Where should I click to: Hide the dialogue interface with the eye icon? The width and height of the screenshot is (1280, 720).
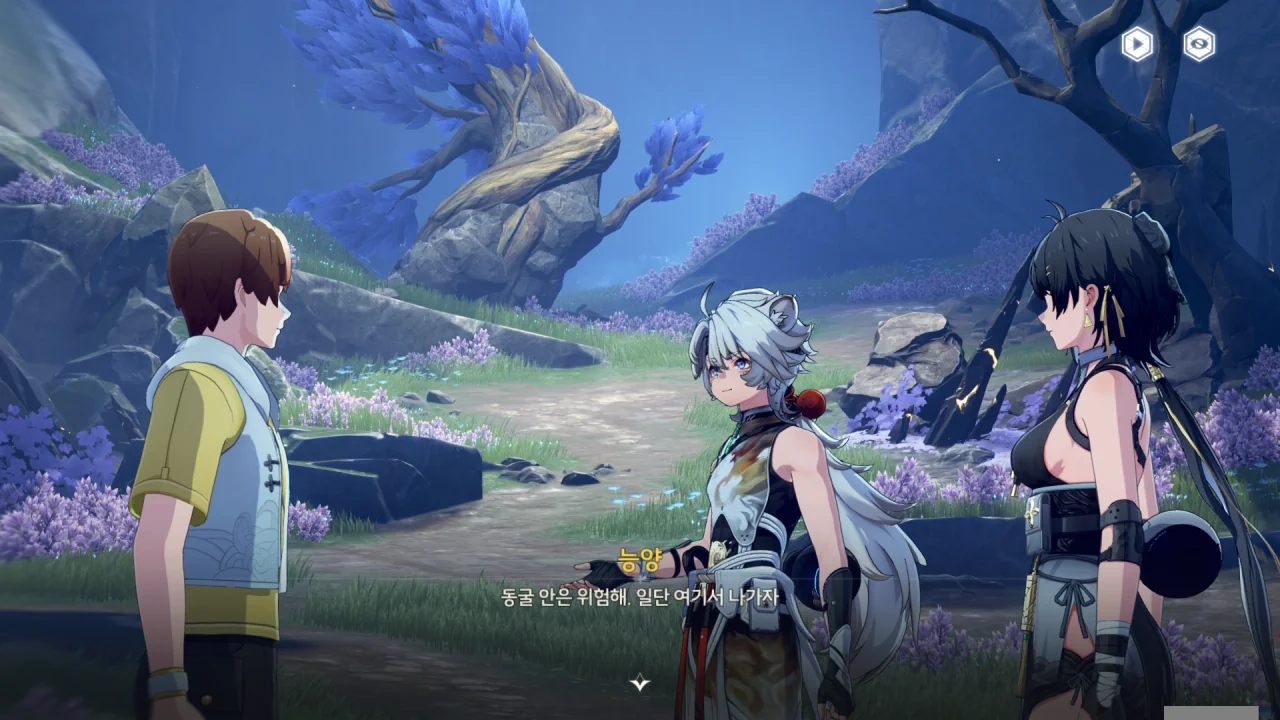1199,44
